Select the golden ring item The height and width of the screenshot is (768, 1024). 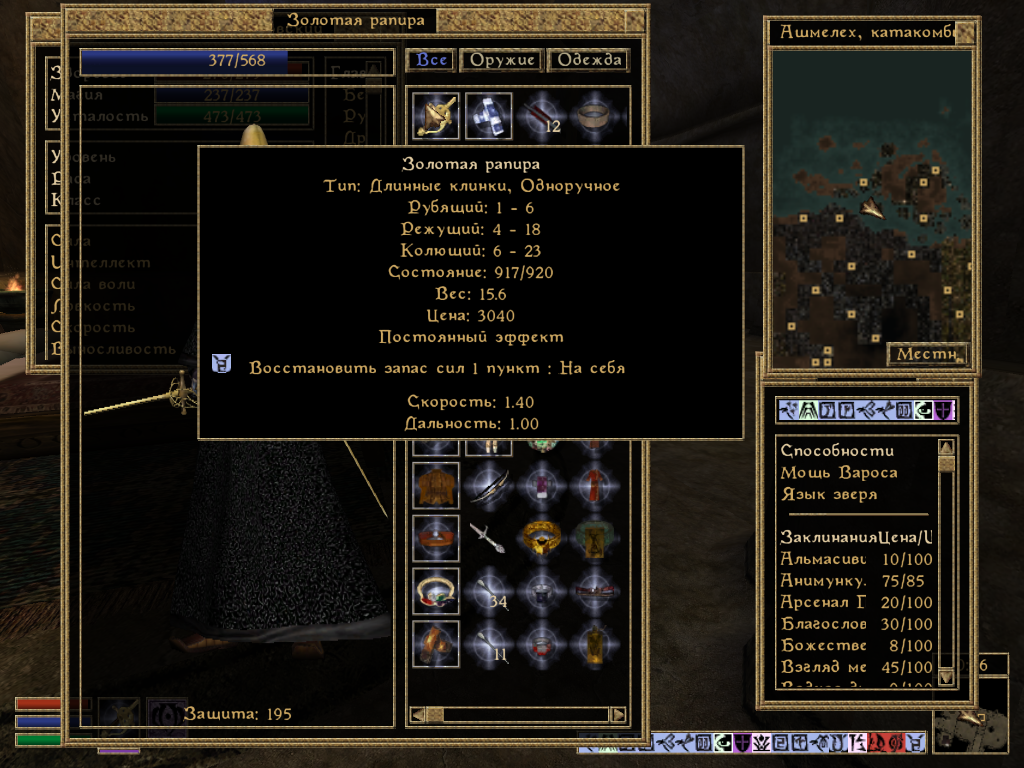pos(543,537)
